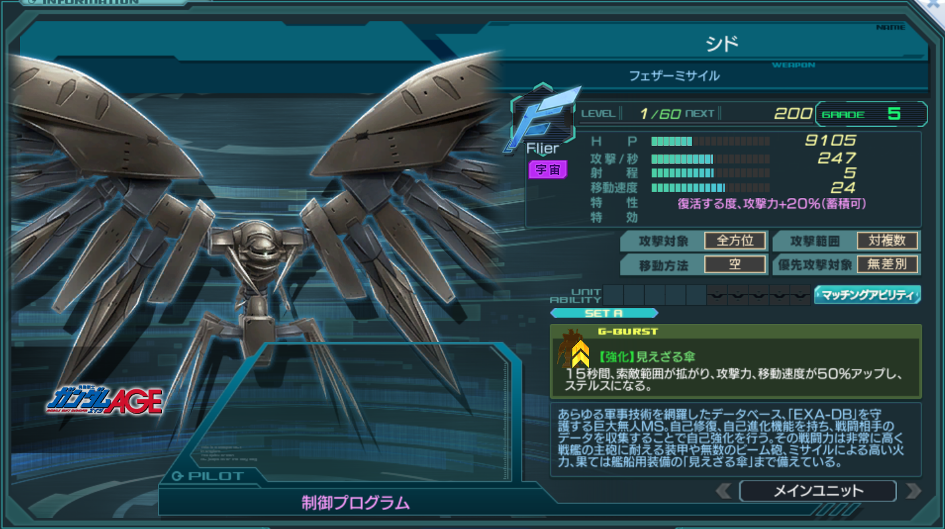Open the マッチングアビリティ matching ability button
The height and width of the screenshot is (529, 945).
click(x=867, y=294)
